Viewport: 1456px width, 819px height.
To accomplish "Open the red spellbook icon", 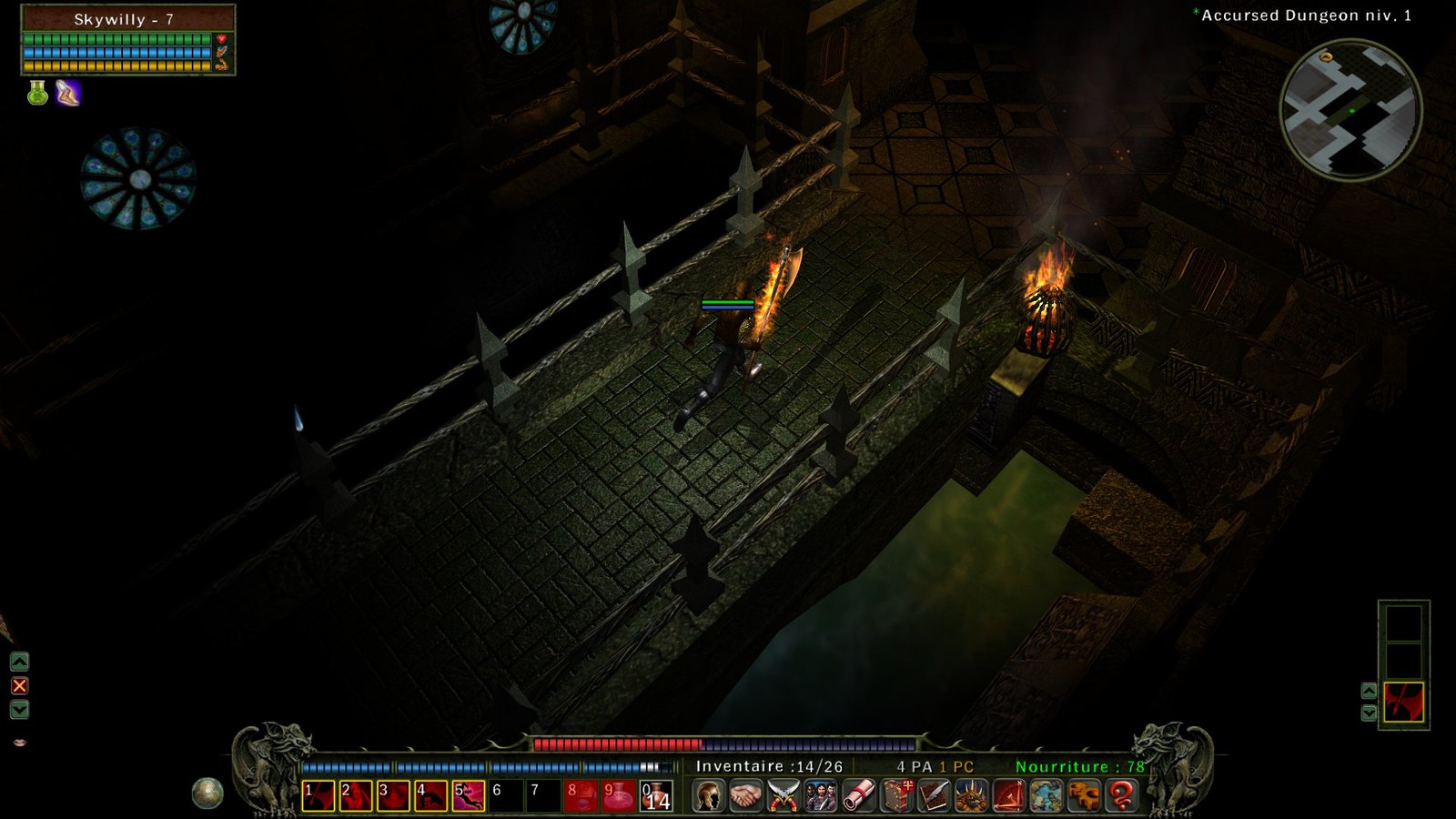I will coord(896,795).
